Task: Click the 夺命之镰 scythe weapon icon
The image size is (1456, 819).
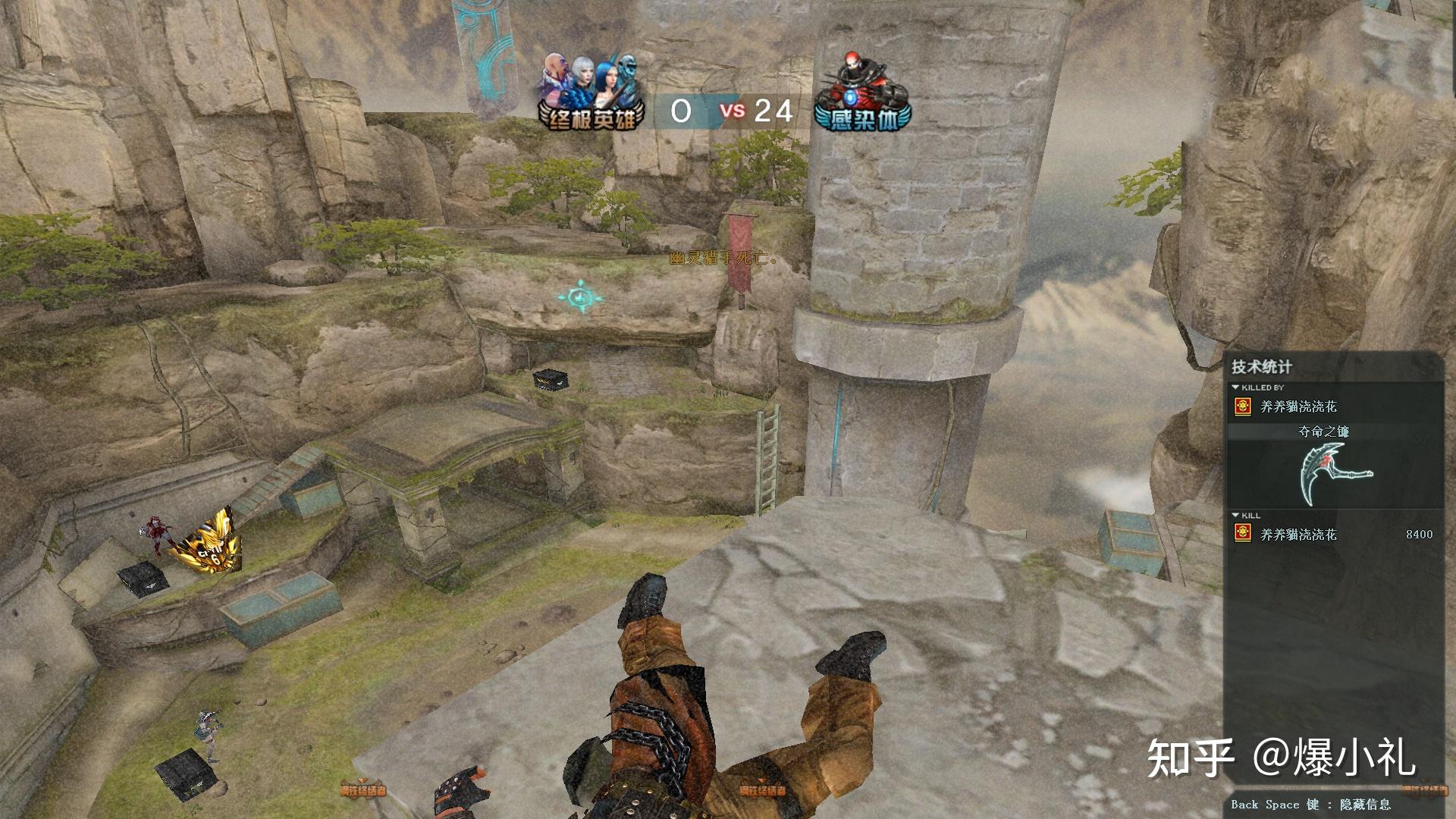Action: click(x=1334, y=473)
